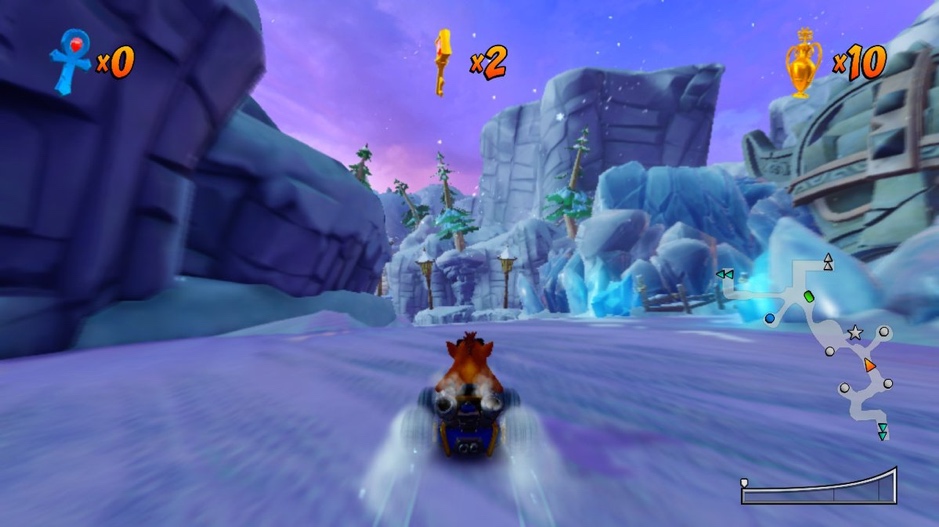Click the green capsule marker on the minimap
The height and width of the screenshot is (527, 939).
pos(809,297)
